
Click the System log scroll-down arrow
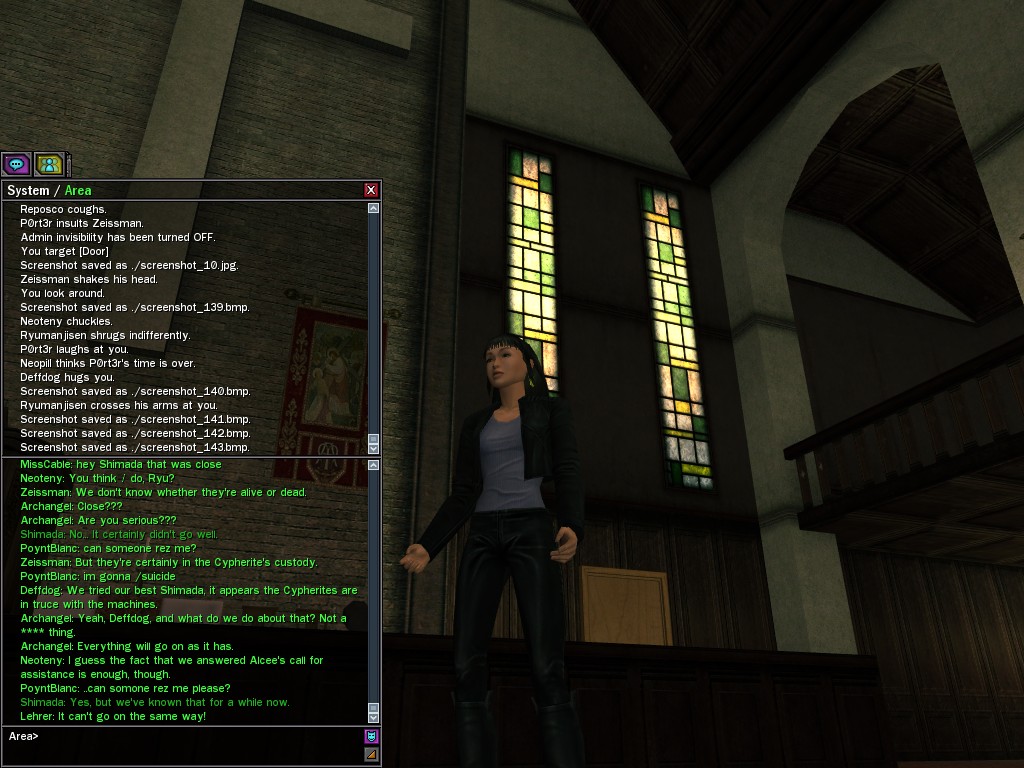[374, 449]
